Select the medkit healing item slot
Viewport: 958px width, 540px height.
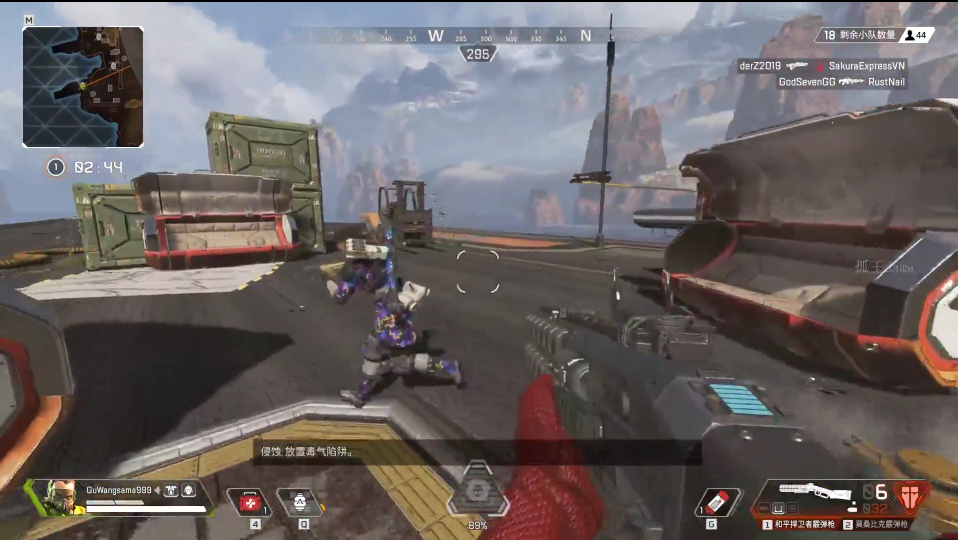[248, 501]
